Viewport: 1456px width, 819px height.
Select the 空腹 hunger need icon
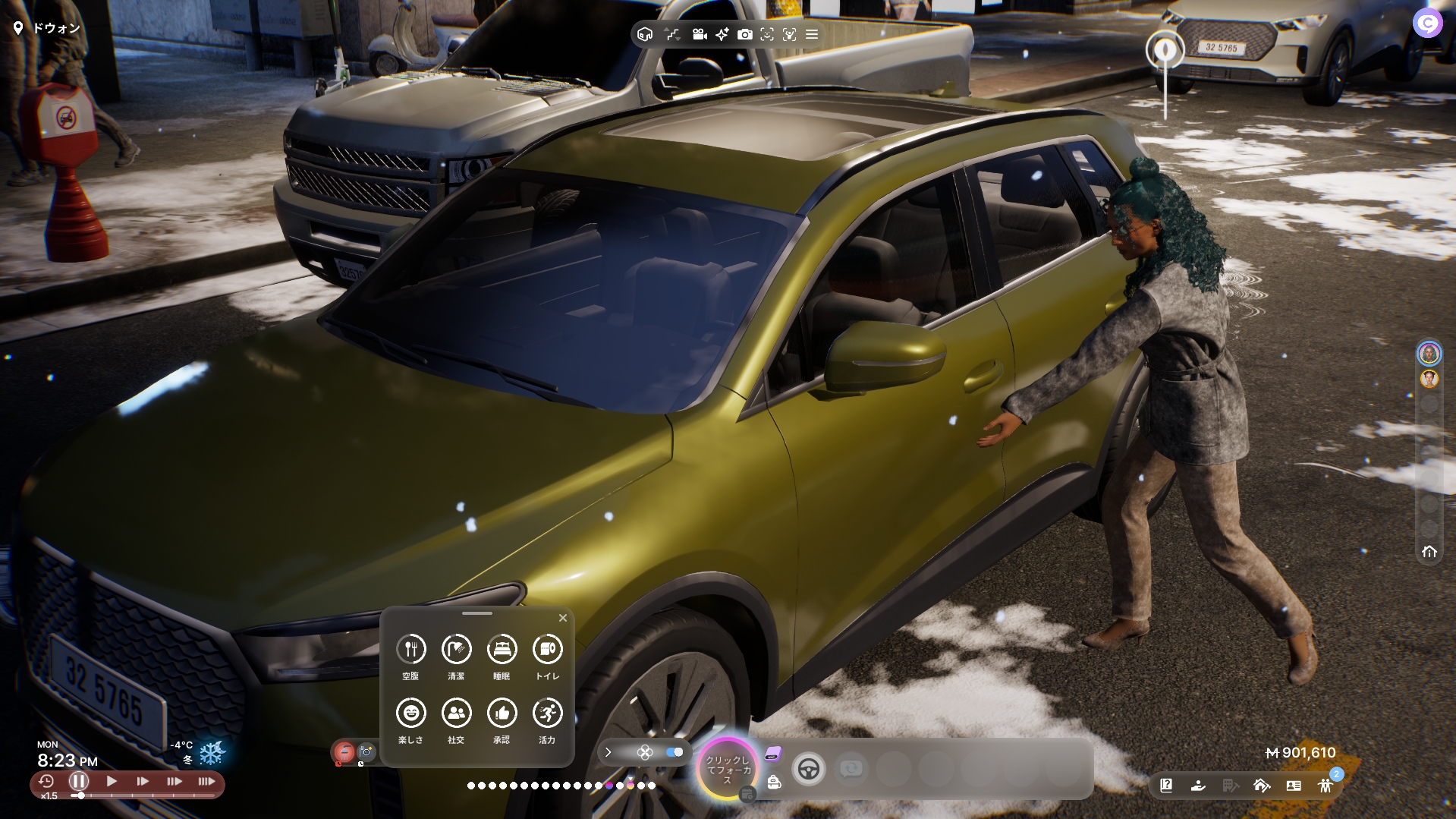coord(410,650)
